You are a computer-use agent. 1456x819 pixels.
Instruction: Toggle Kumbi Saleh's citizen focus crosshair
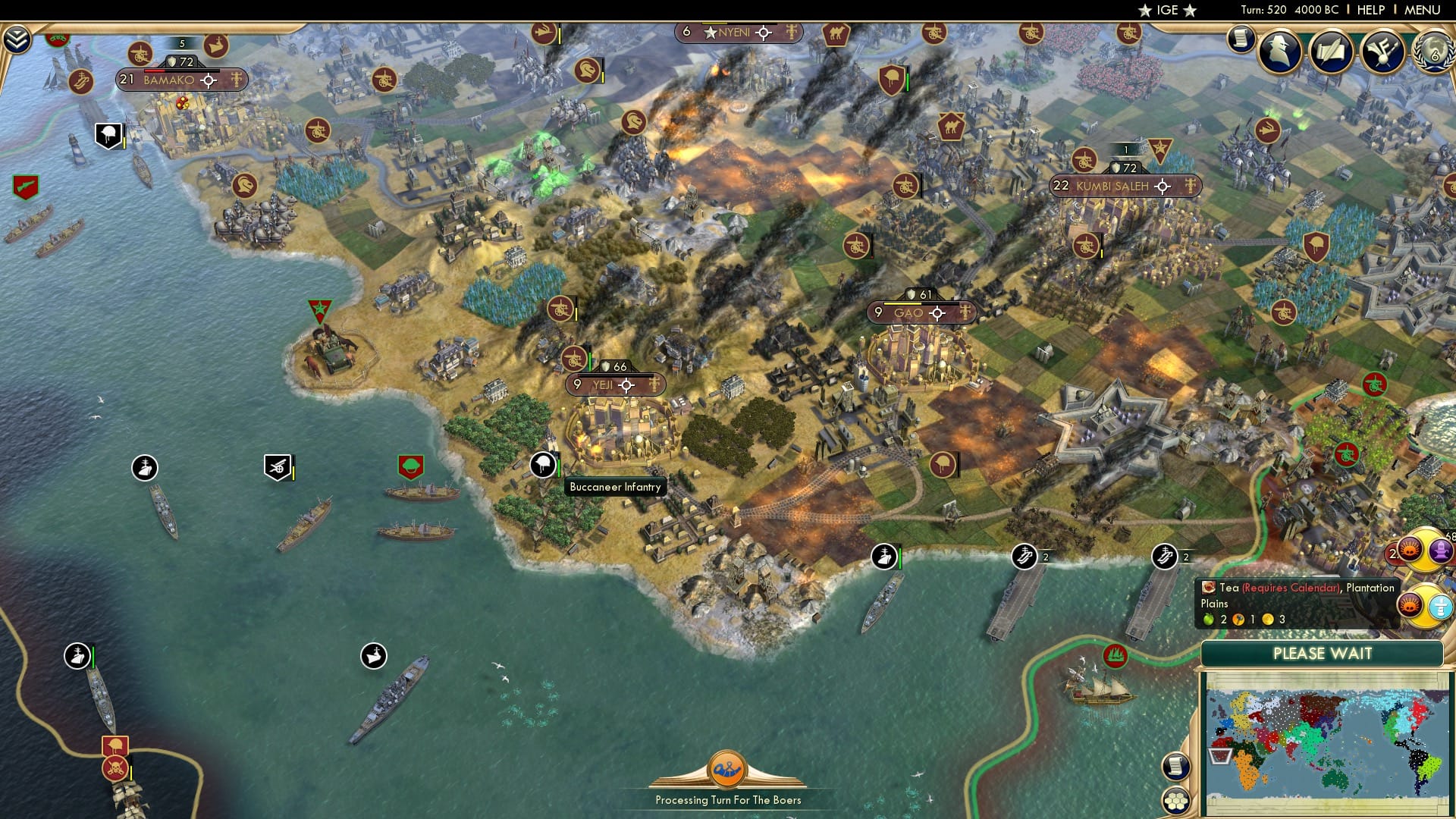pos(1162,186)
